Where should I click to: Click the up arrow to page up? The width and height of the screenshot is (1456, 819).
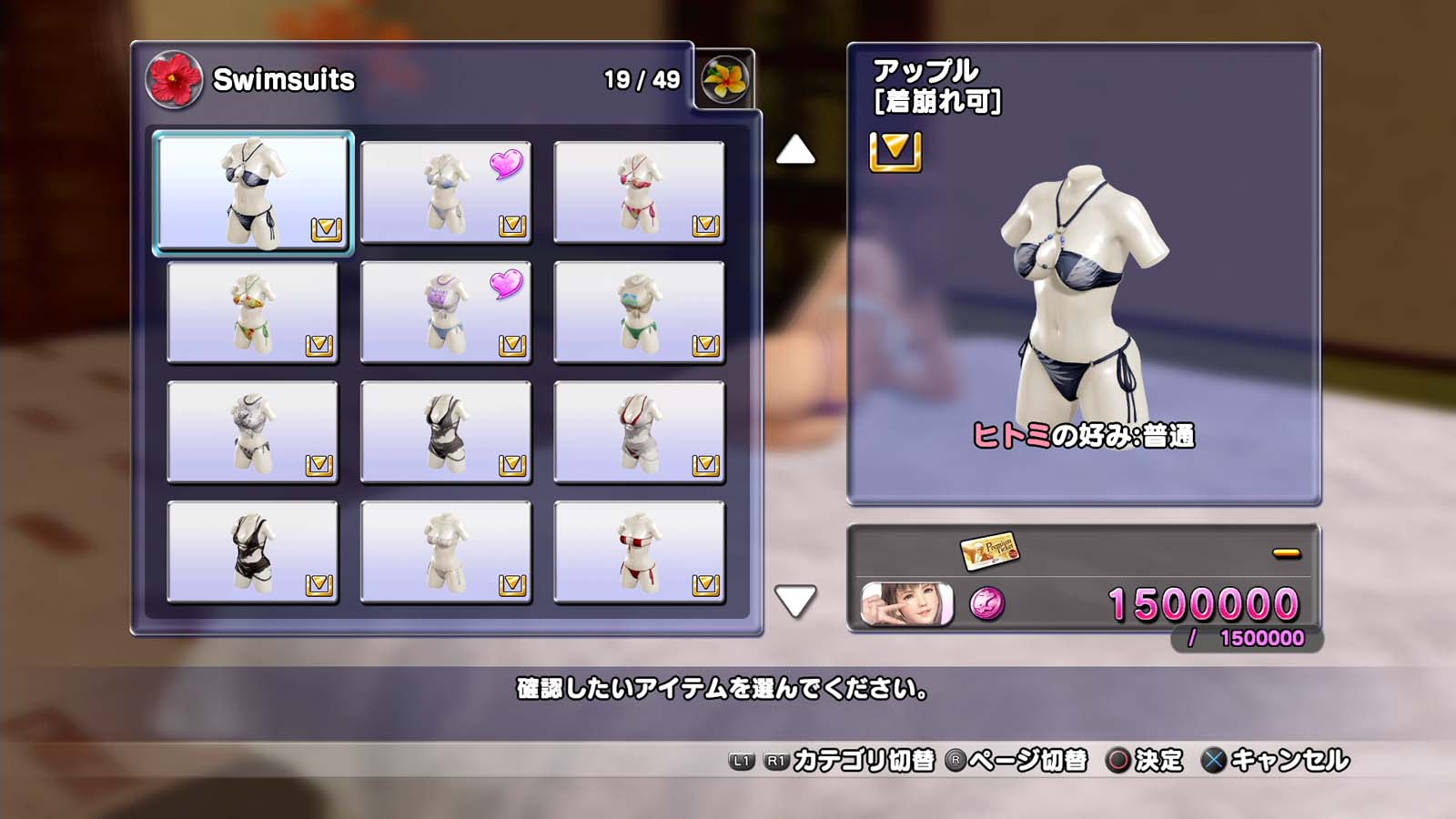[795, 150]
